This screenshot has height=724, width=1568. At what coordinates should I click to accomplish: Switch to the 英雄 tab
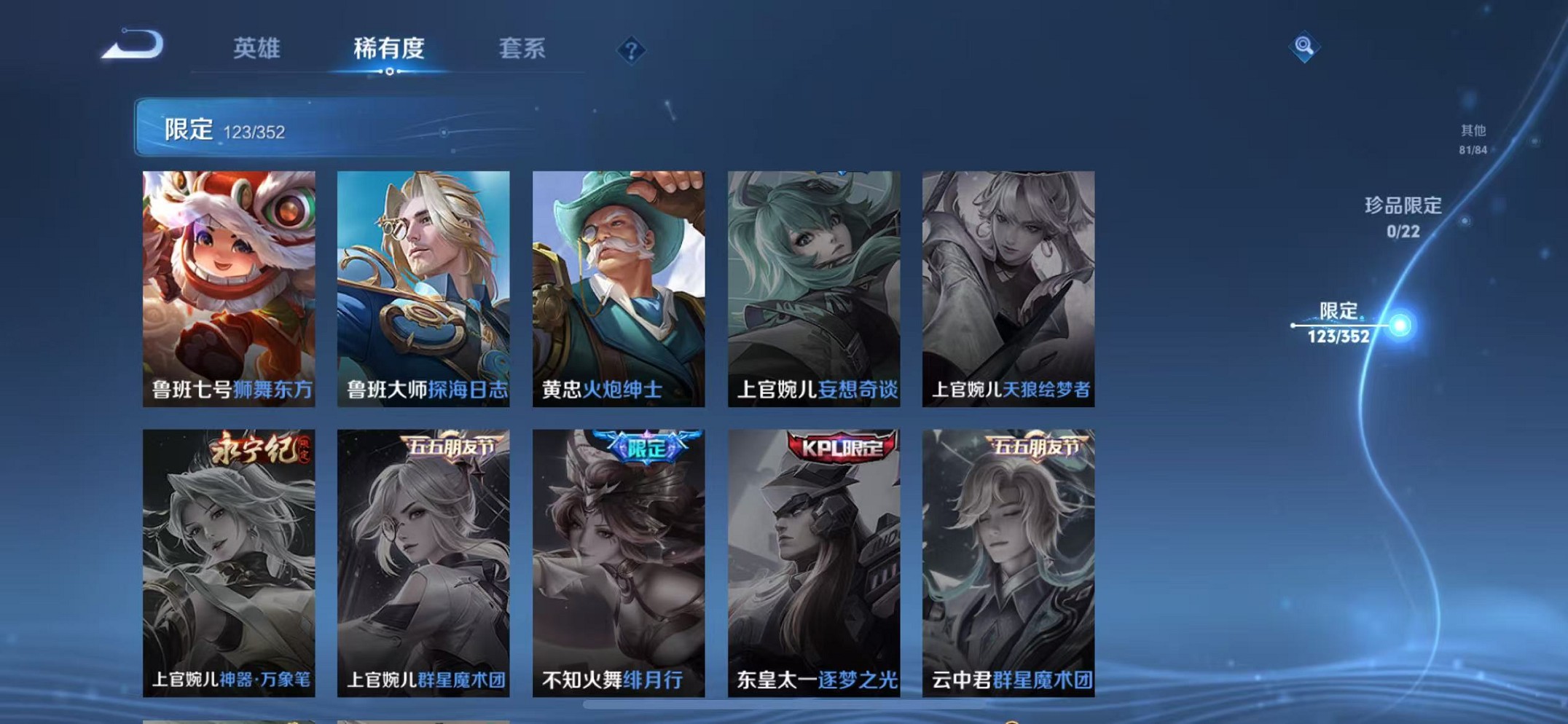[256, 47]
